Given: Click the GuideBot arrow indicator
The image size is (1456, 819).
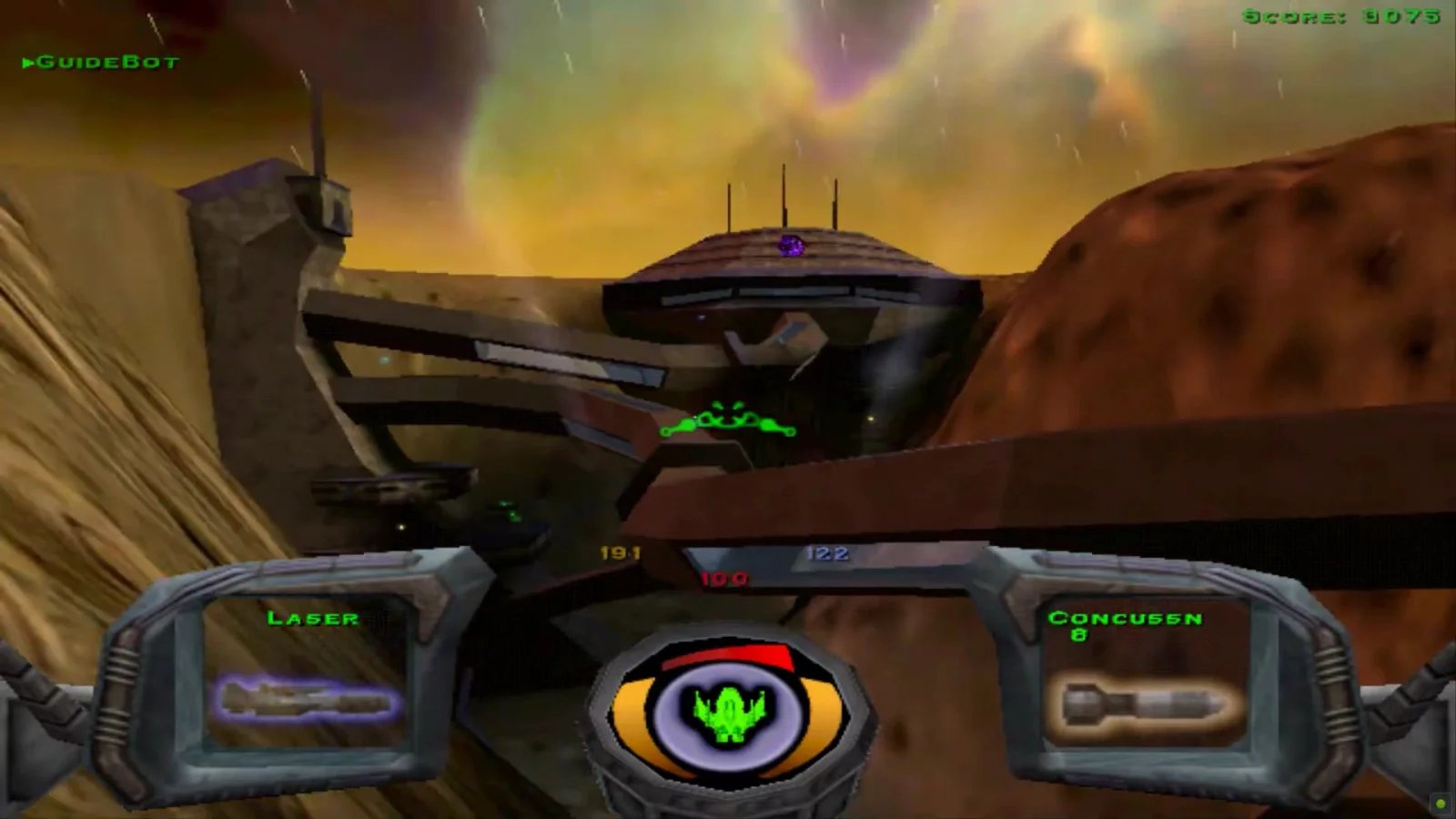Looking at the screenshot, I should coord(27,64).
